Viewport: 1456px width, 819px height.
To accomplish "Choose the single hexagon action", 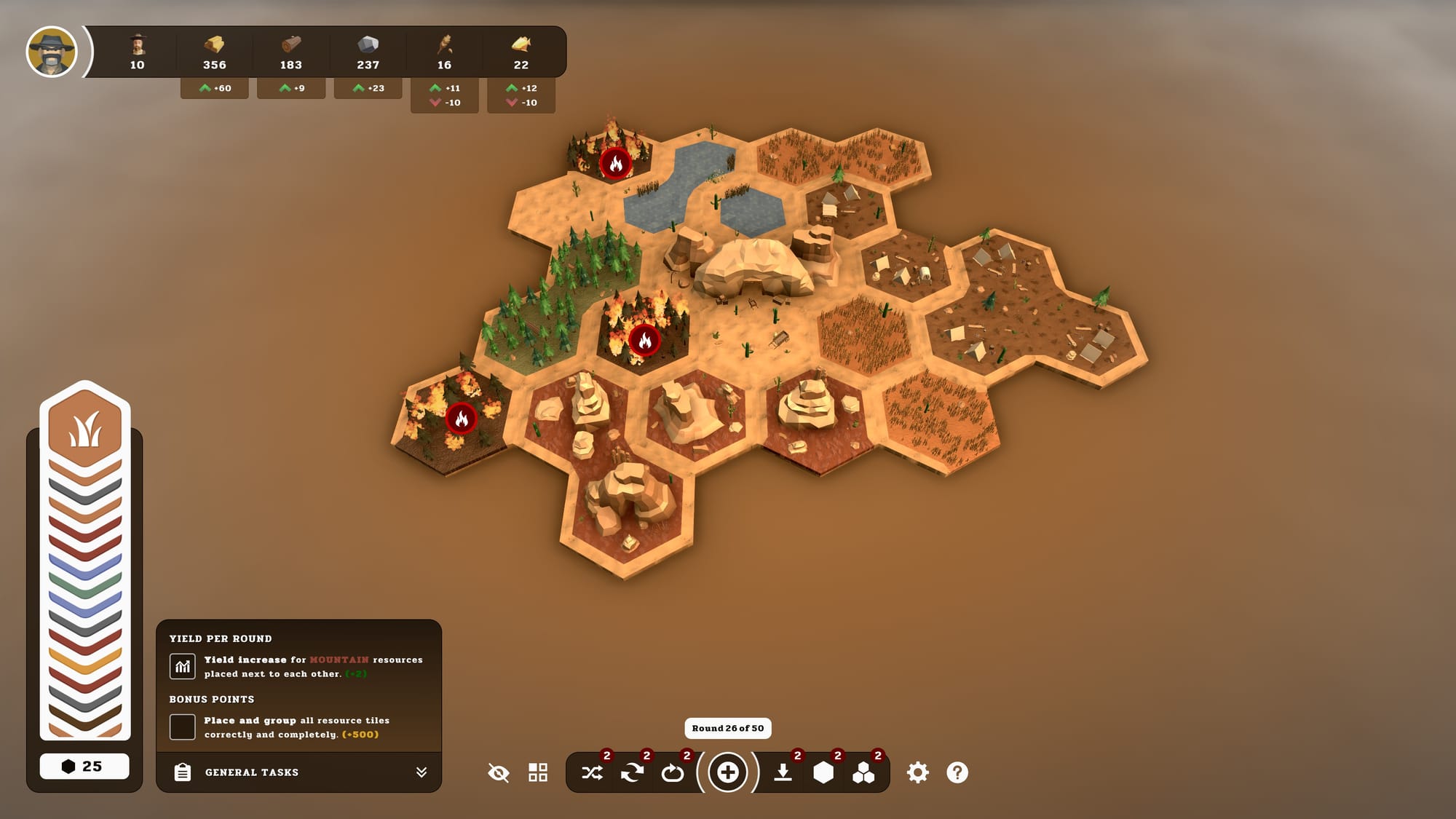I will 823,772.
